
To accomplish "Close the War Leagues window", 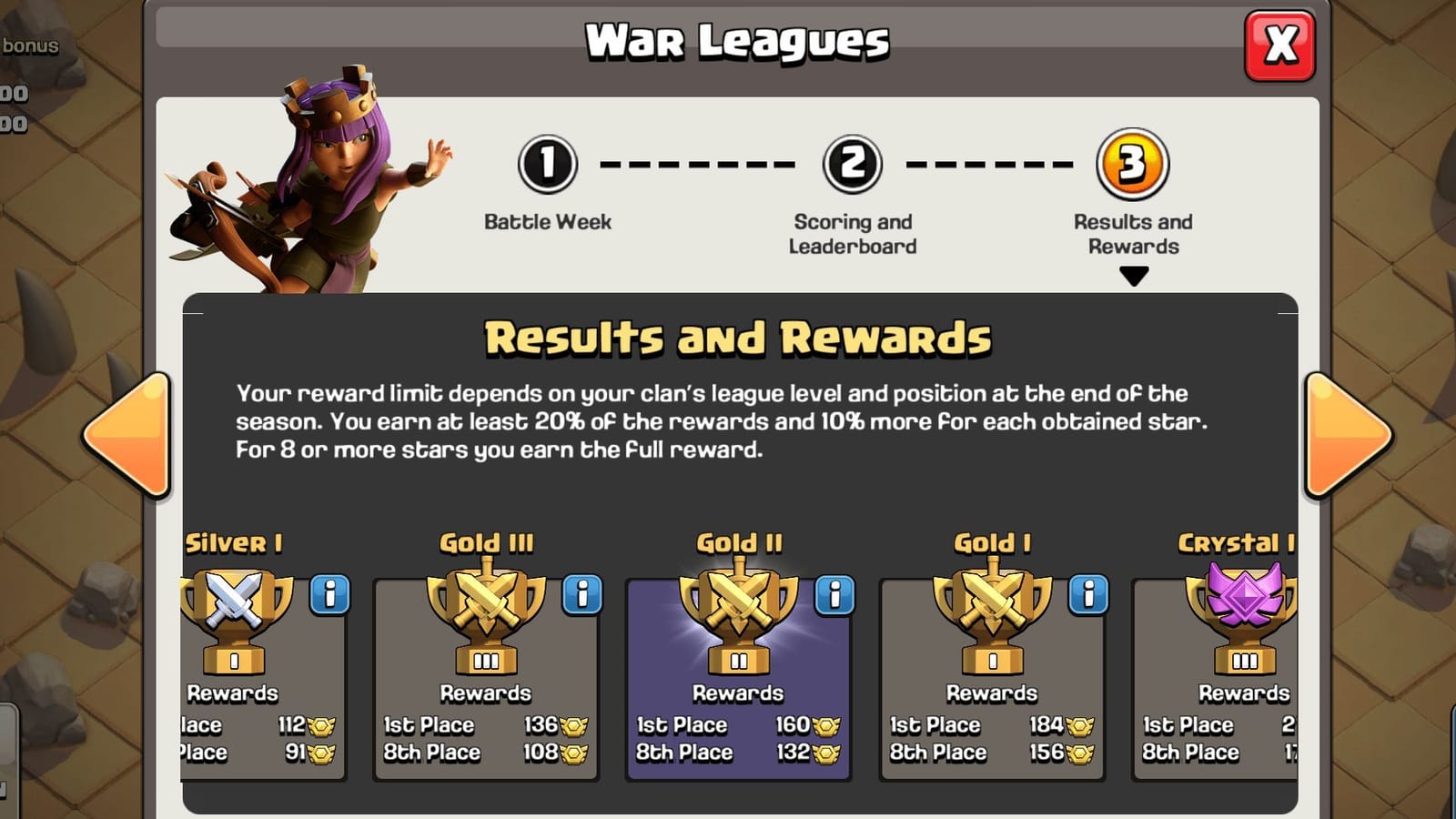I will coord(1283,44).
